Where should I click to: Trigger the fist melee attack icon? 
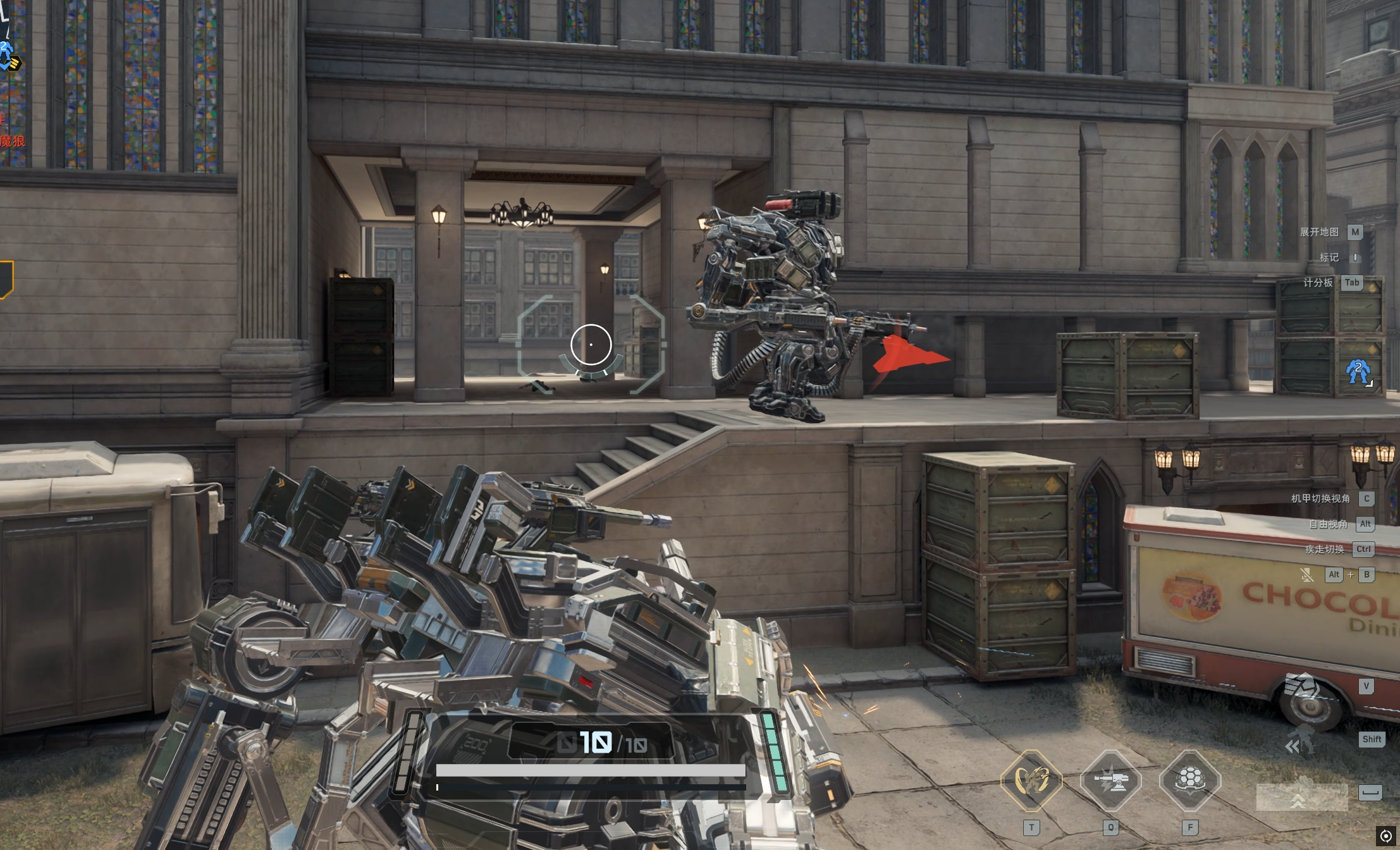(1303, 686)
